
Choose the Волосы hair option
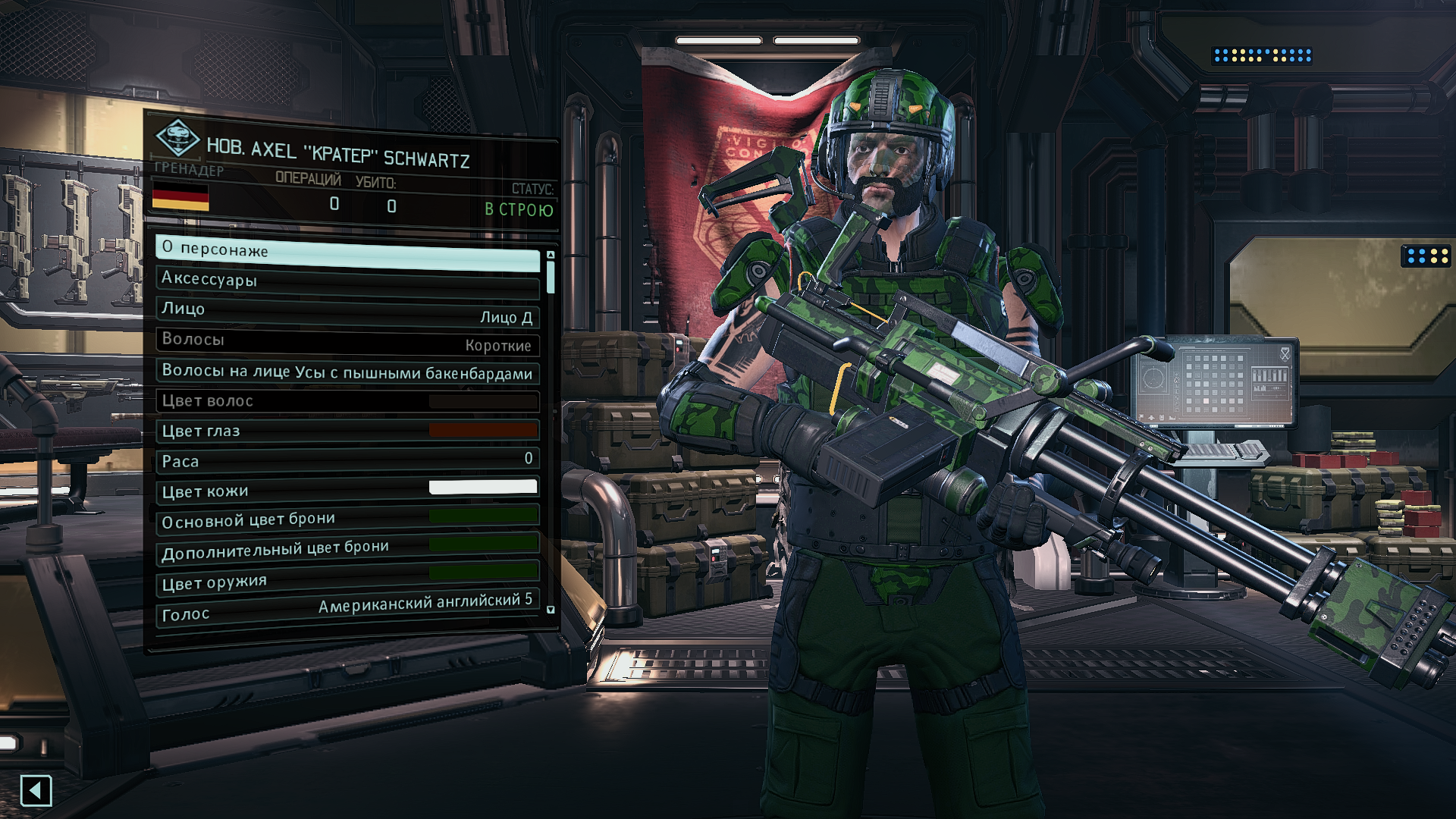coord(347,341)
